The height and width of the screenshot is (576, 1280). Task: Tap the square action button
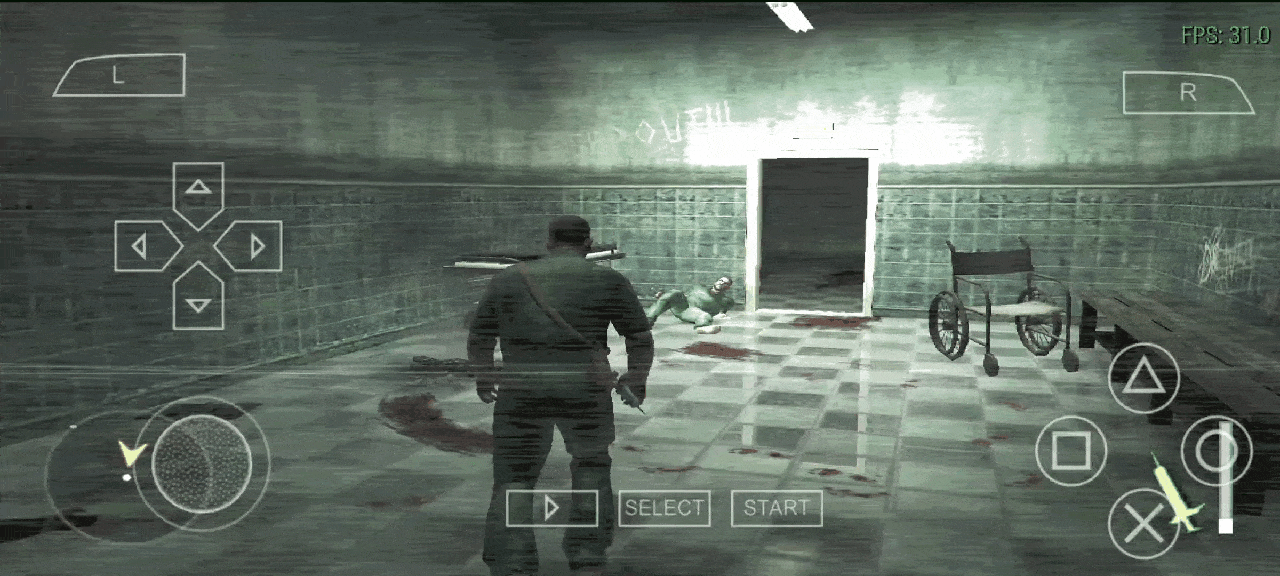(x=1071, y=451)
